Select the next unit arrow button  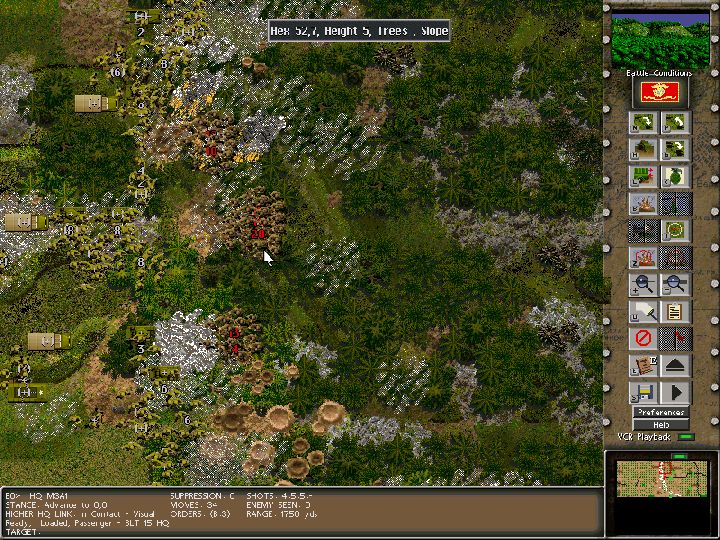644,123
